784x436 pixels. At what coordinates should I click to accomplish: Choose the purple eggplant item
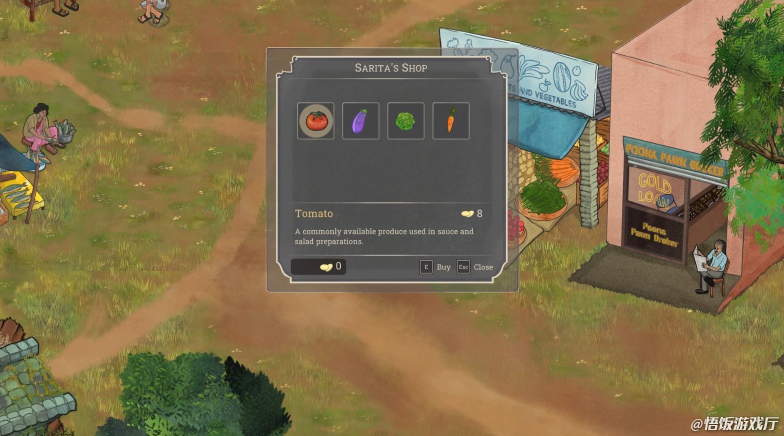pyautogui.click(x=360, y=121)
